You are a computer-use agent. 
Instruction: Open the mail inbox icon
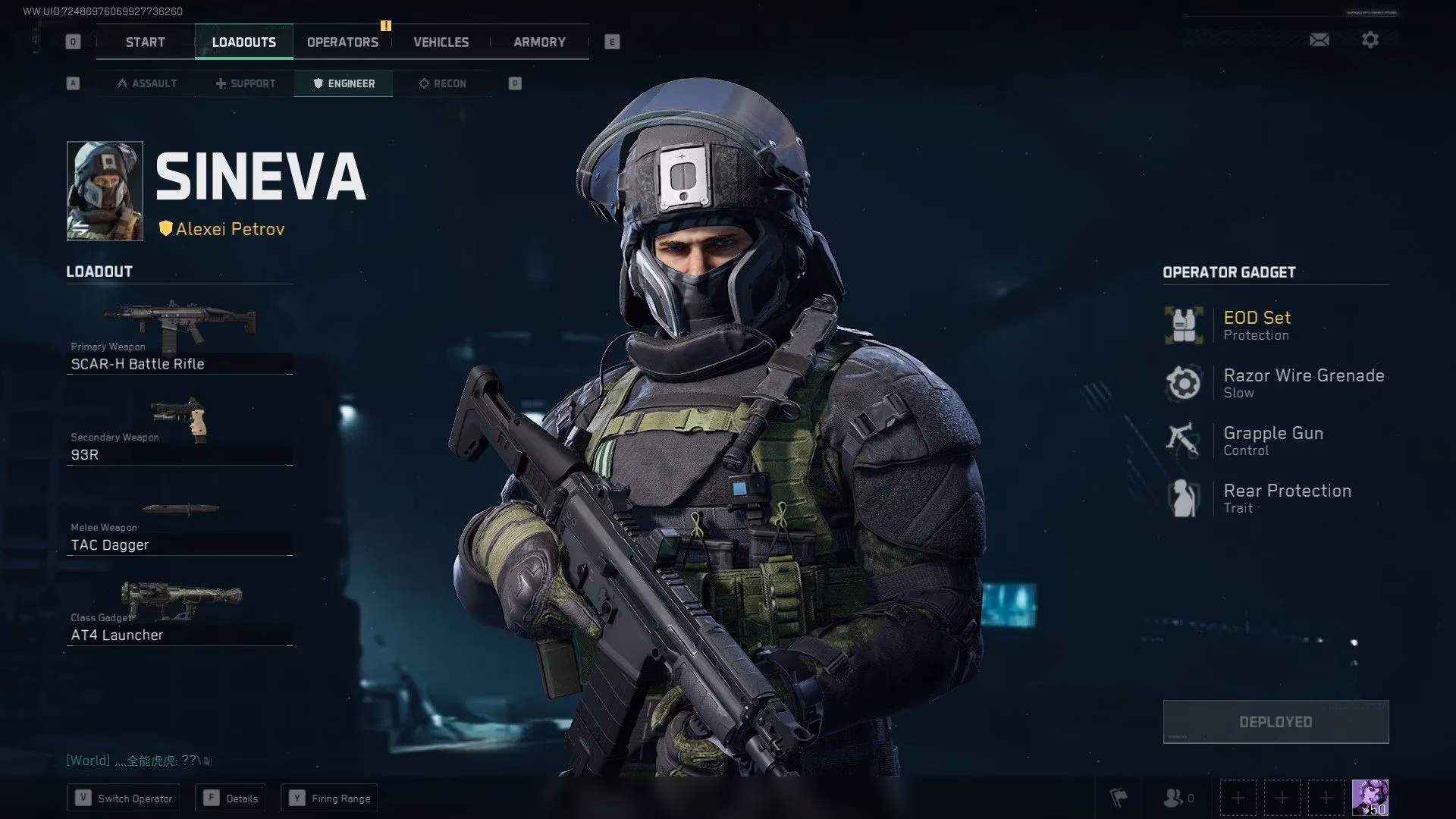point(1319,39)
